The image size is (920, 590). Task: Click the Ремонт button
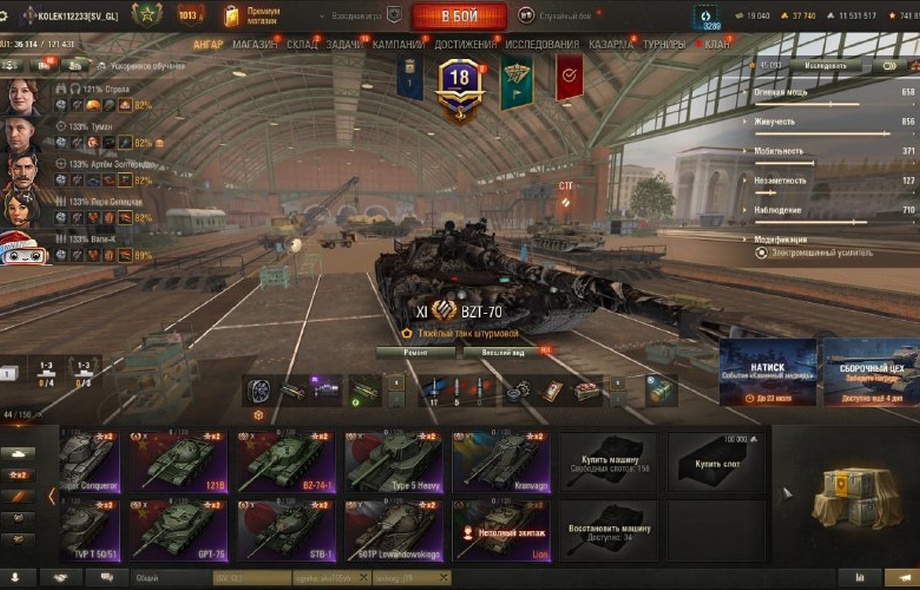point(416,352)
